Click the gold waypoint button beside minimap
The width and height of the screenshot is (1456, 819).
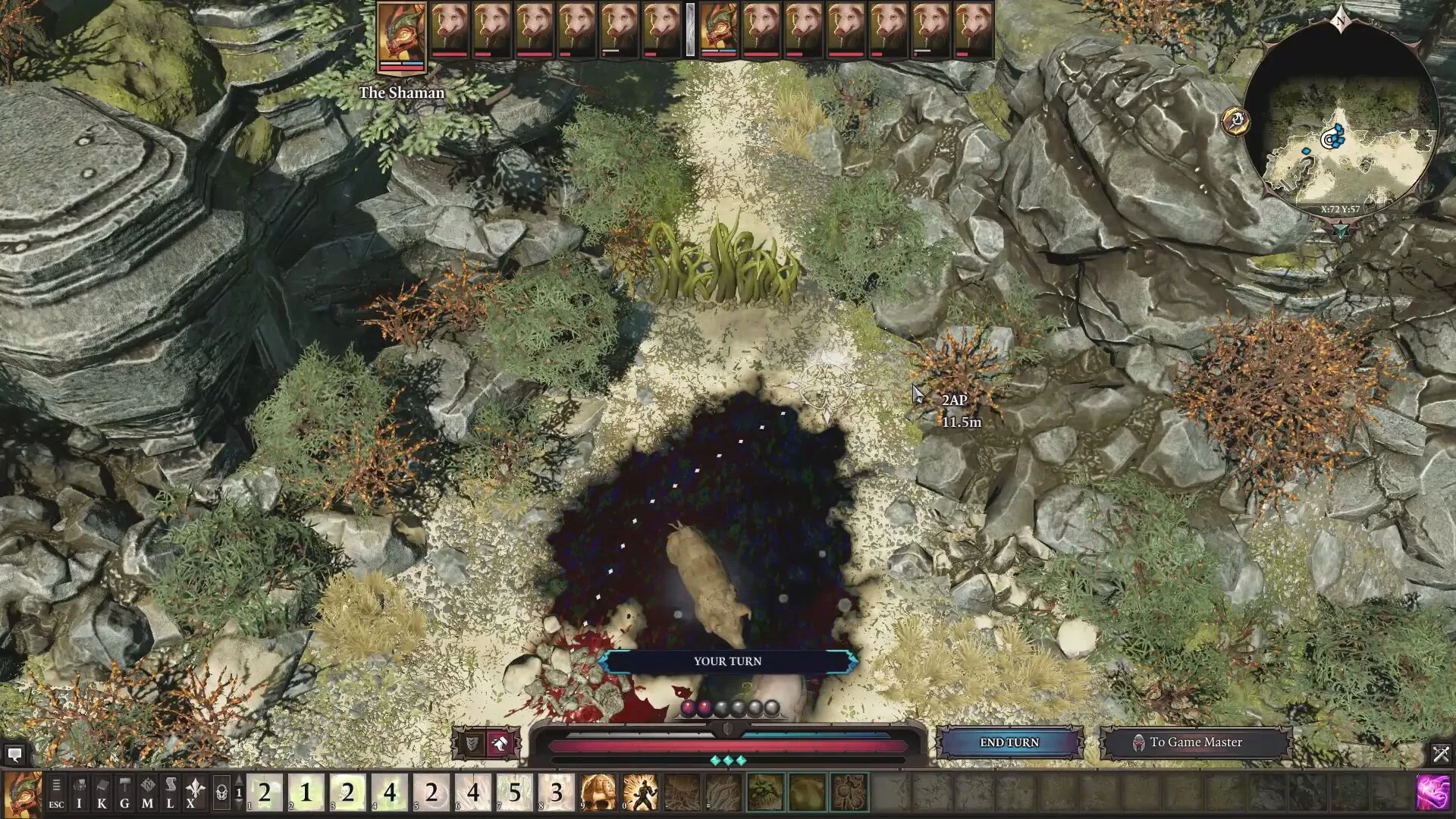click(1236, 120)
